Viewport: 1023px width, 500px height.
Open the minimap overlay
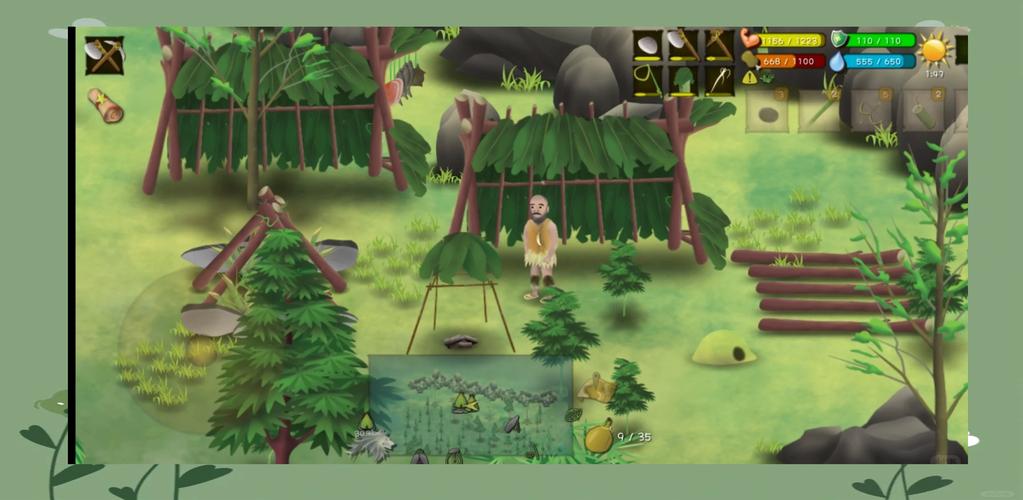click(470, 403)
